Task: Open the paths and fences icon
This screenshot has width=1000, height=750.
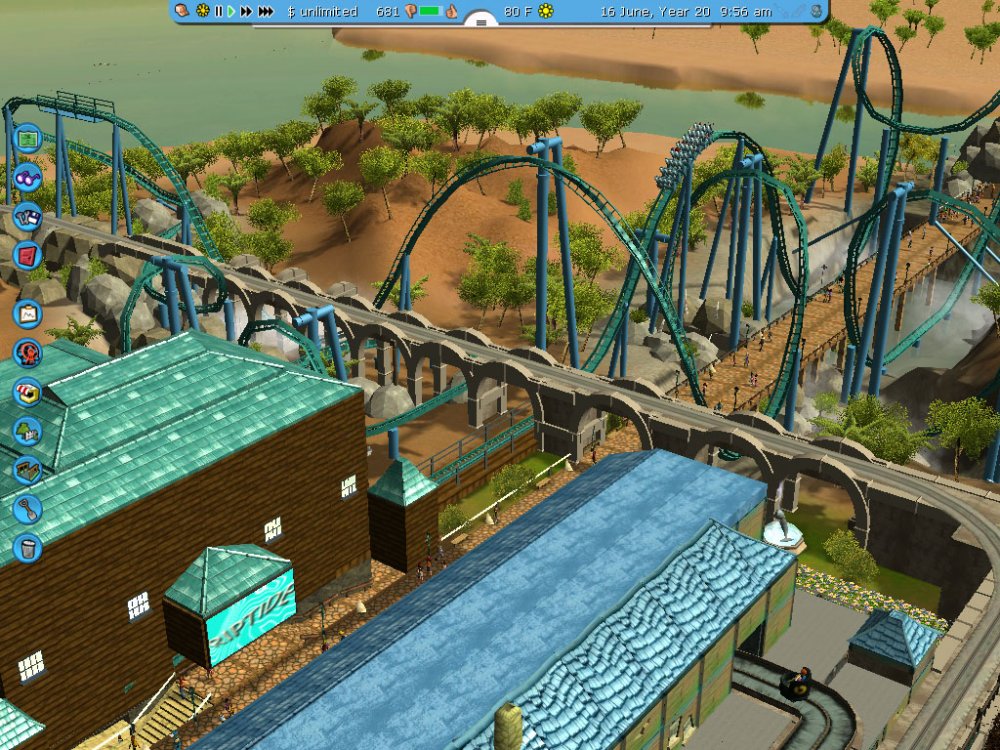Action: [x=27, y=470]
